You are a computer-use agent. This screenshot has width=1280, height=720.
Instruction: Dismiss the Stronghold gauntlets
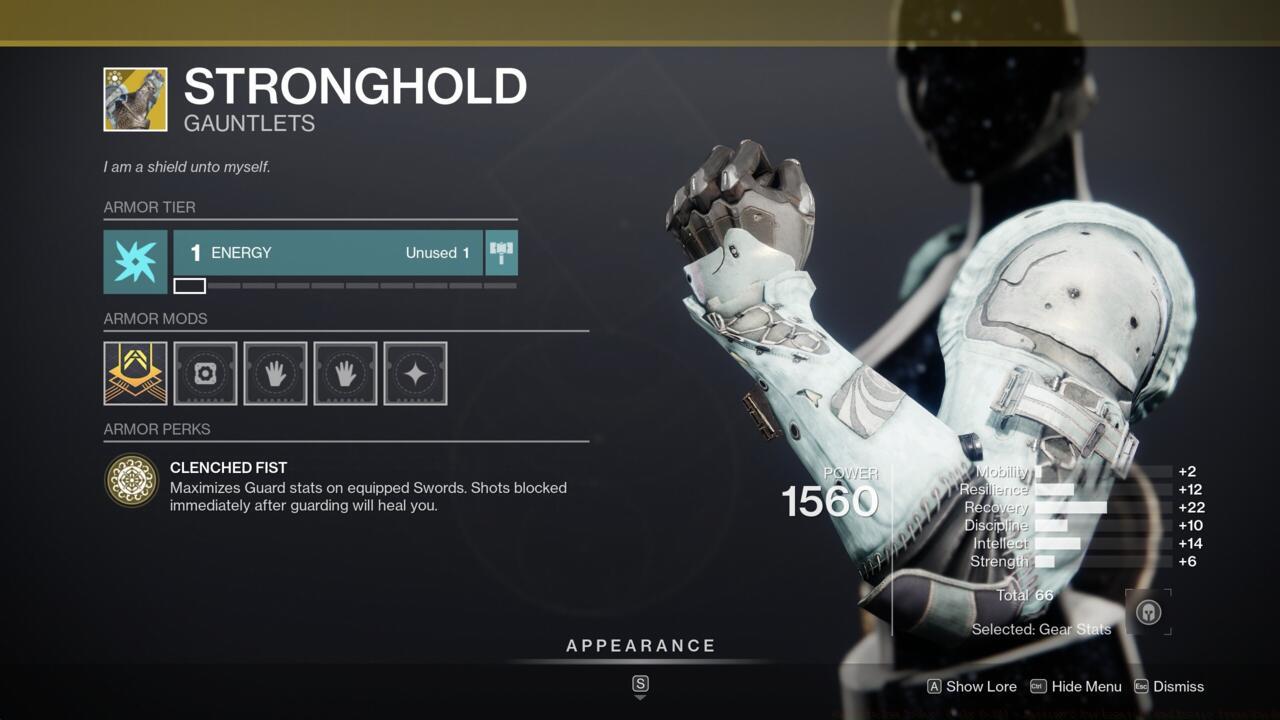1178,687
